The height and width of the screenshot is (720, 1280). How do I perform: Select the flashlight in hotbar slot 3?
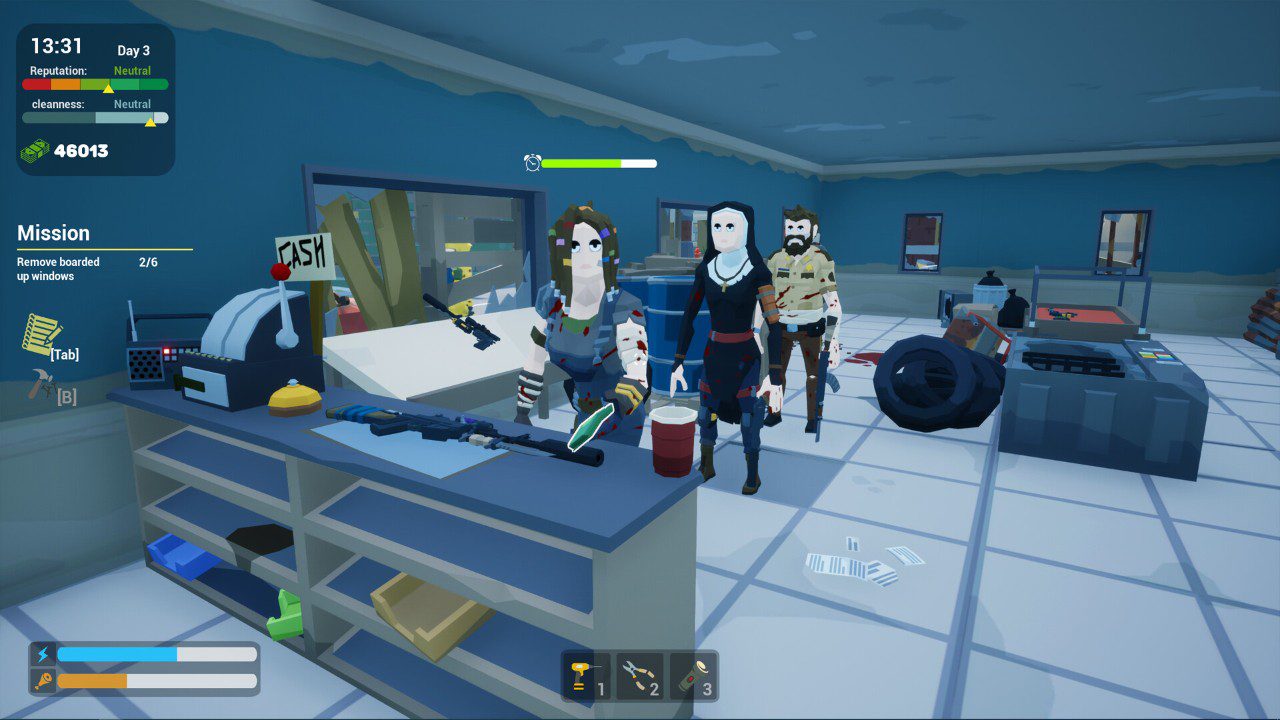[x=694, y=675]
